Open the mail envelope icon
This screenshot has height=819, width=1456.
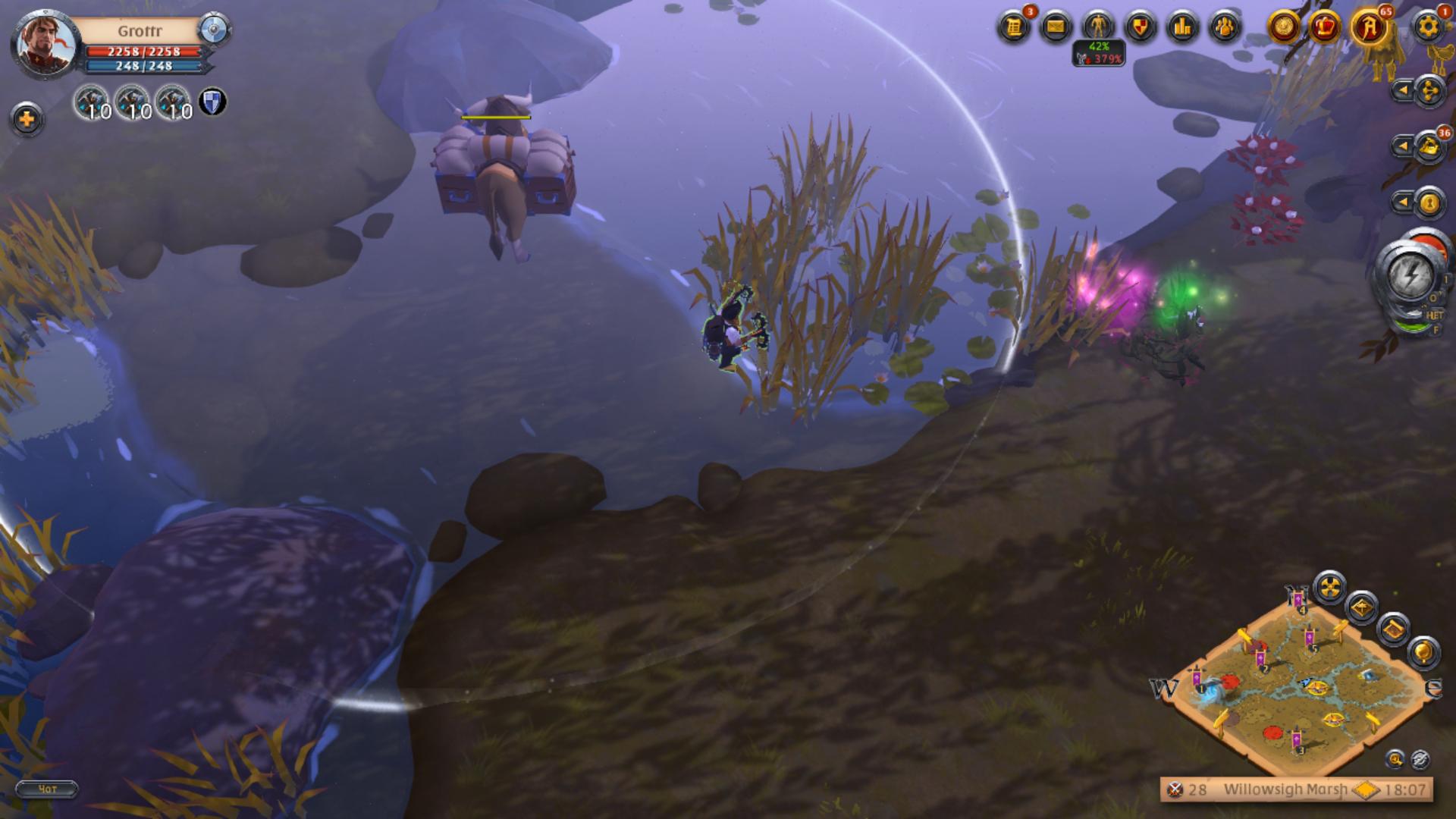click(x=1056, y=28)
